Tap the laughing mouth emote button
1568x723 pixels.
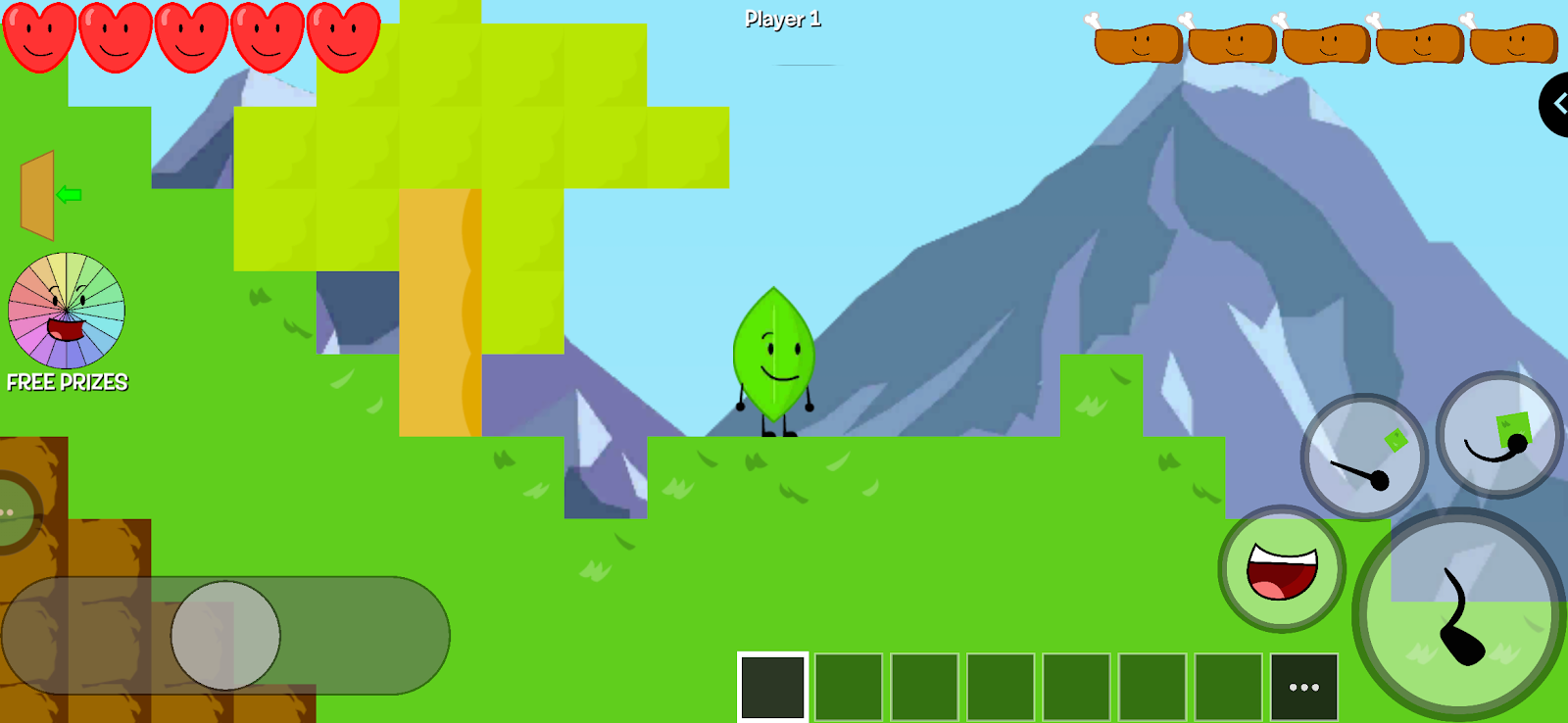coord(1282,569)
